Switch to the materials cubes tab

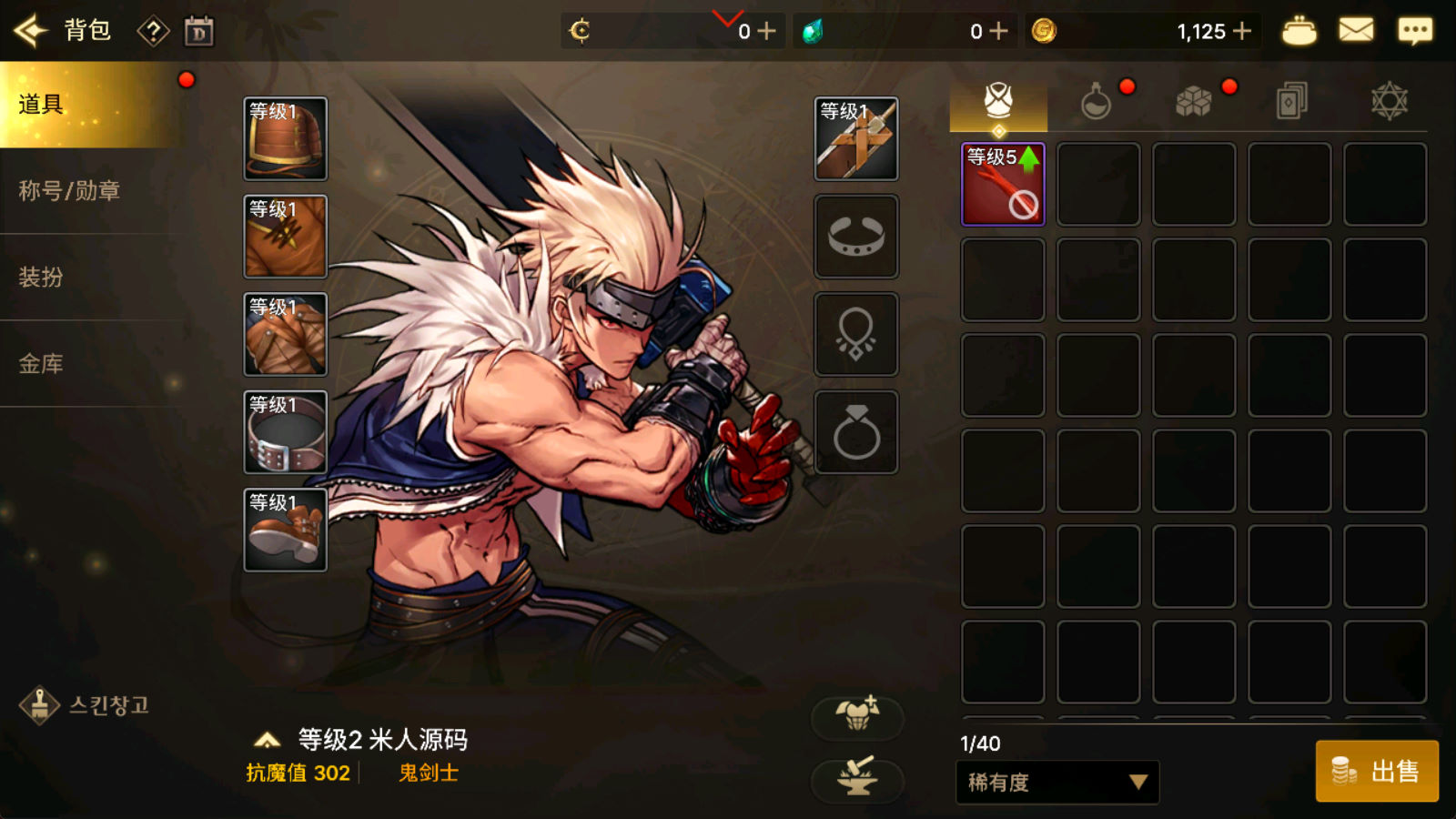click(x=1193, y=101)
